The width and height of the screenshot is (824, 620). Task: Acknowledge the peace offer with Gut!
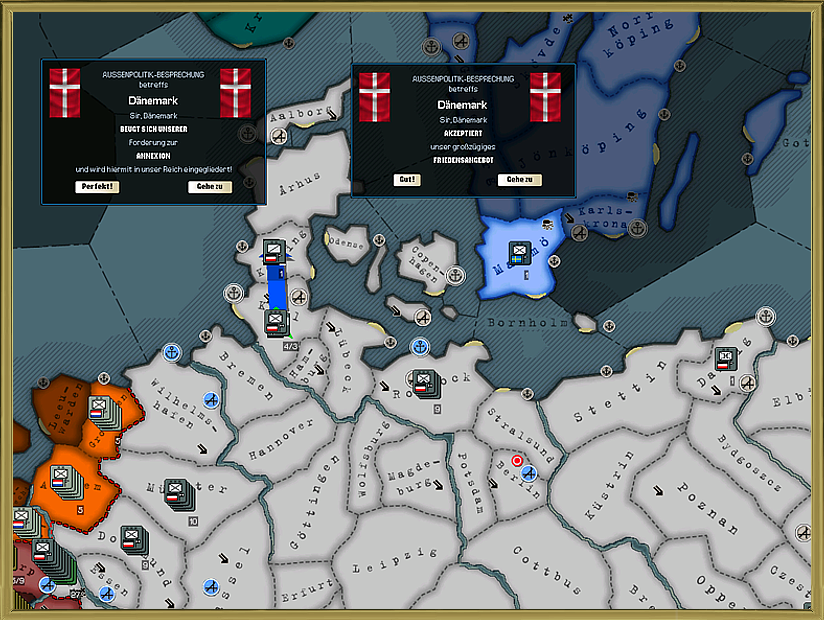coord(407,180)
